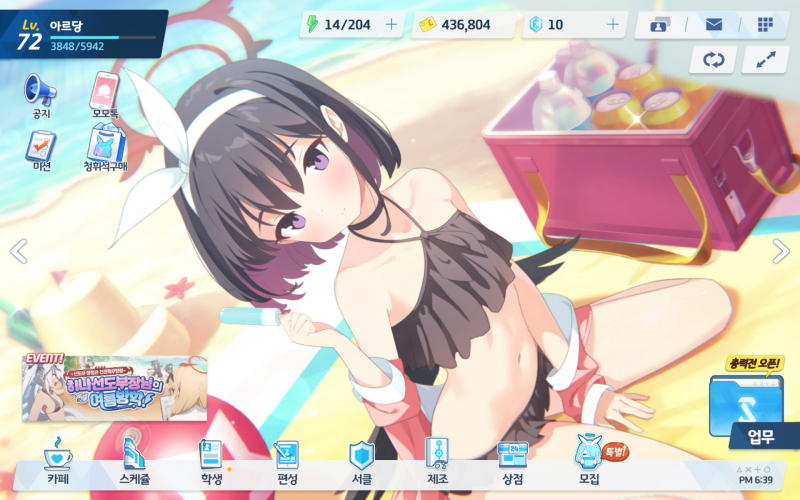
Task: Open the 모집 recruit gacha menu
Action: click(589, 461)
